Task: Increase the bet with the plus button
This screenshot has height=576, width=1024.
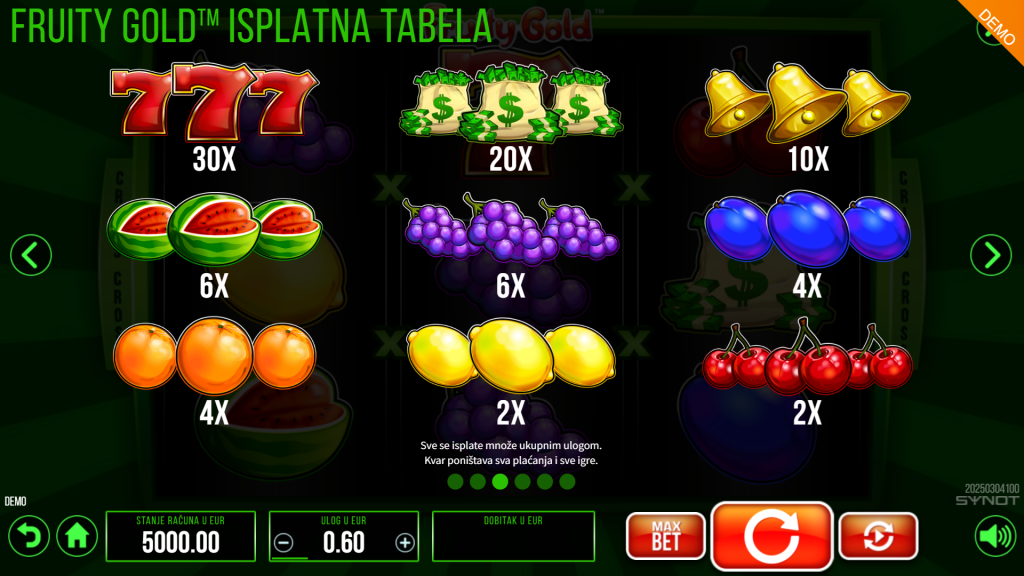Action: point(404,543)
